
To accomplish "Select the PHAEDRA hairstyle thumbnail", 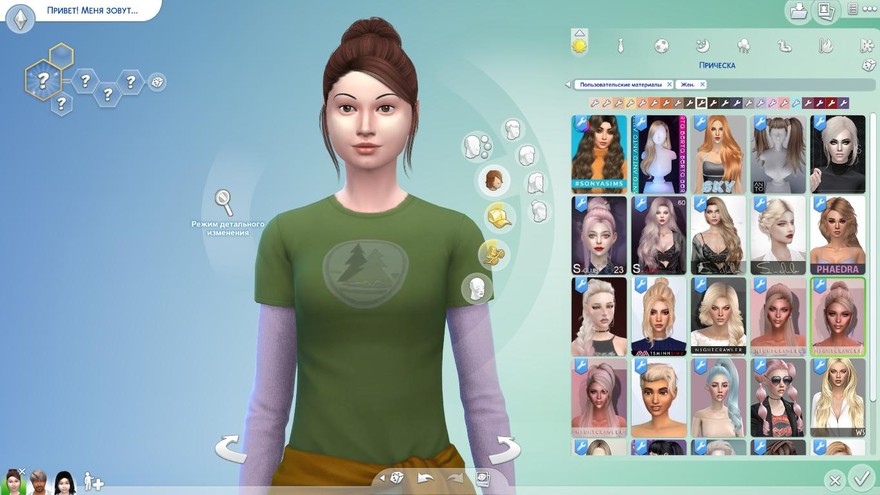I will coord(837,235).
